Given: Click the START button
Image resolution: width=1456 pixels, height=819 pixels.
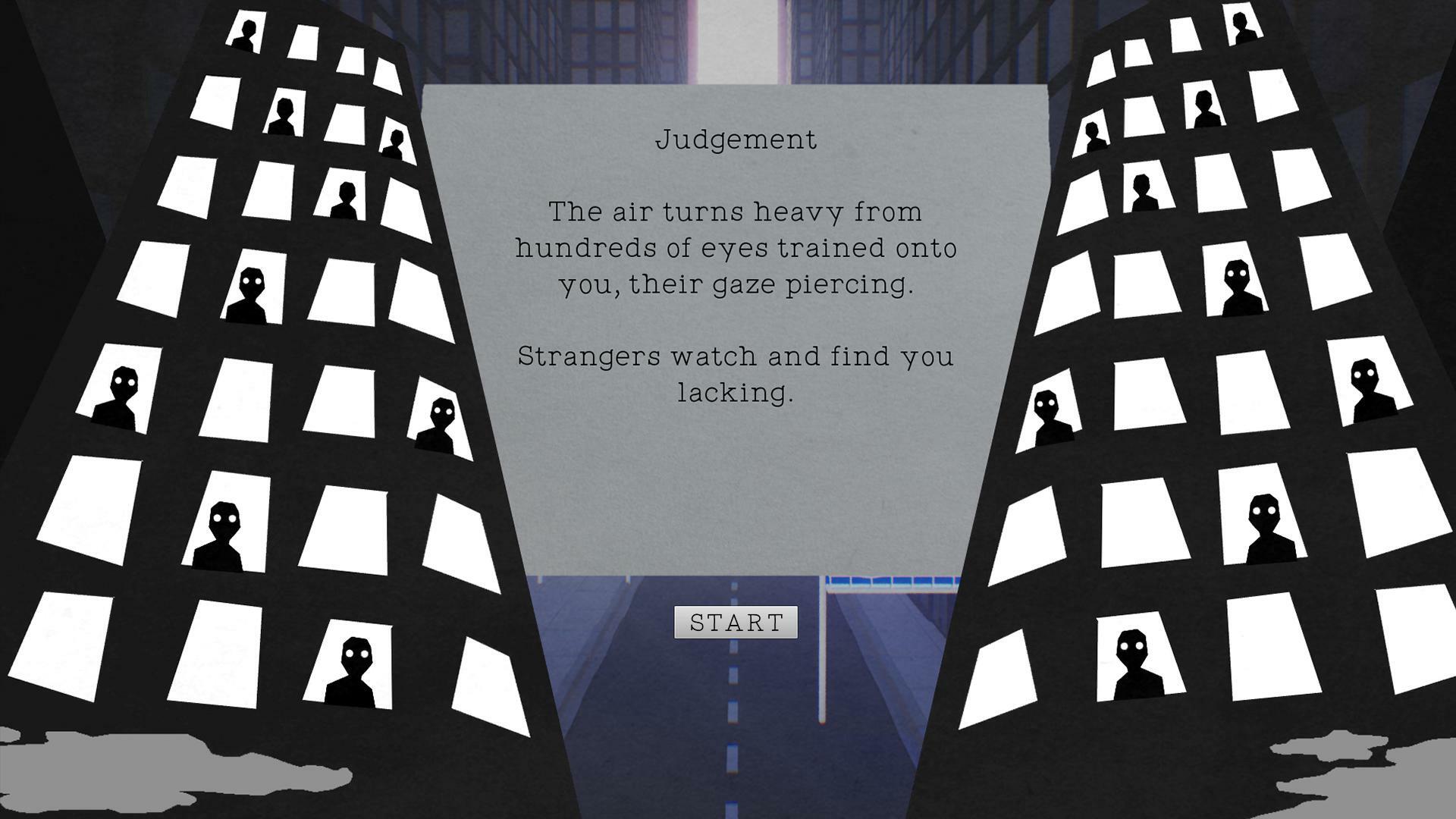Looking at the screenshot, I should [x=734, y=623].
